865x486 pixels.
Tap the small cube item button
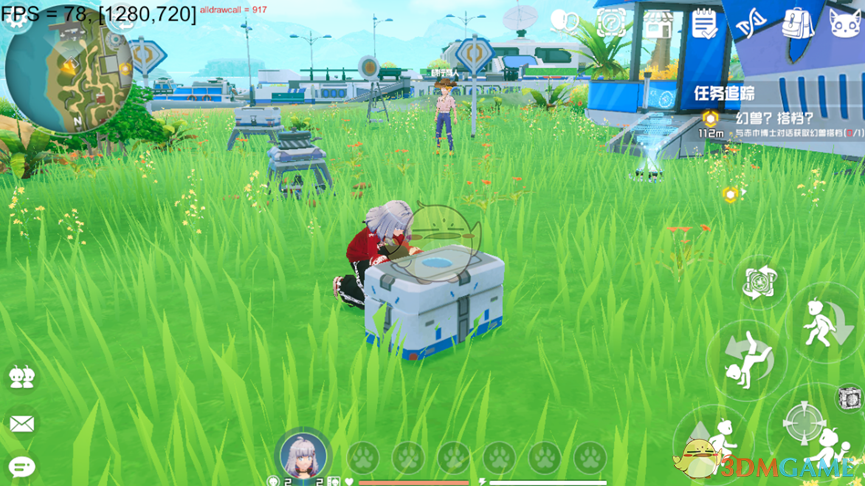849,396
